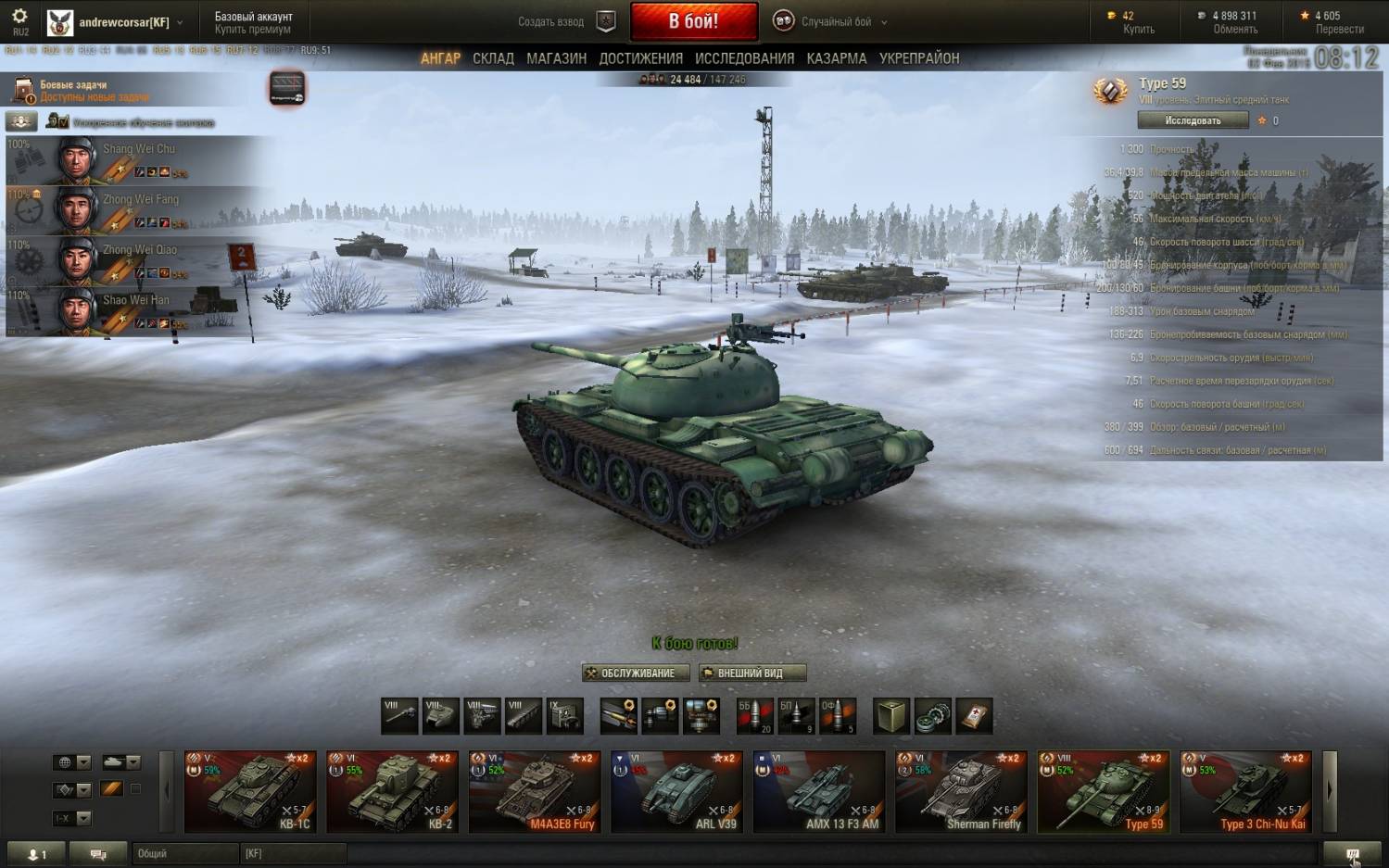This screenshot has width=1389, height=868.
Task: Go to the Исследования tab
Action: click(744, 58)
